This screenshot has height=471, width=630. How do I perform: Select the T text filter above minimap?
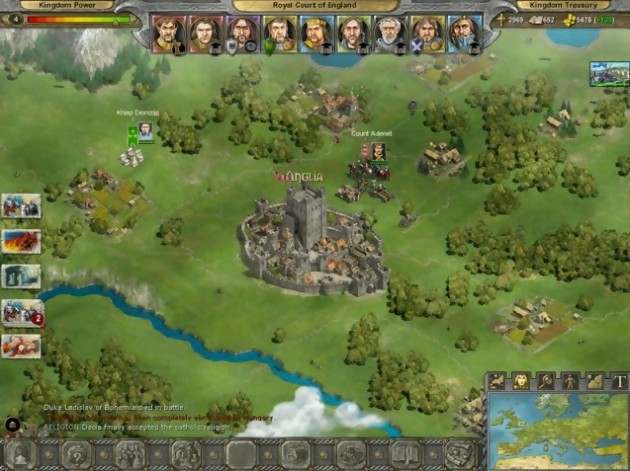pos(620,381)
